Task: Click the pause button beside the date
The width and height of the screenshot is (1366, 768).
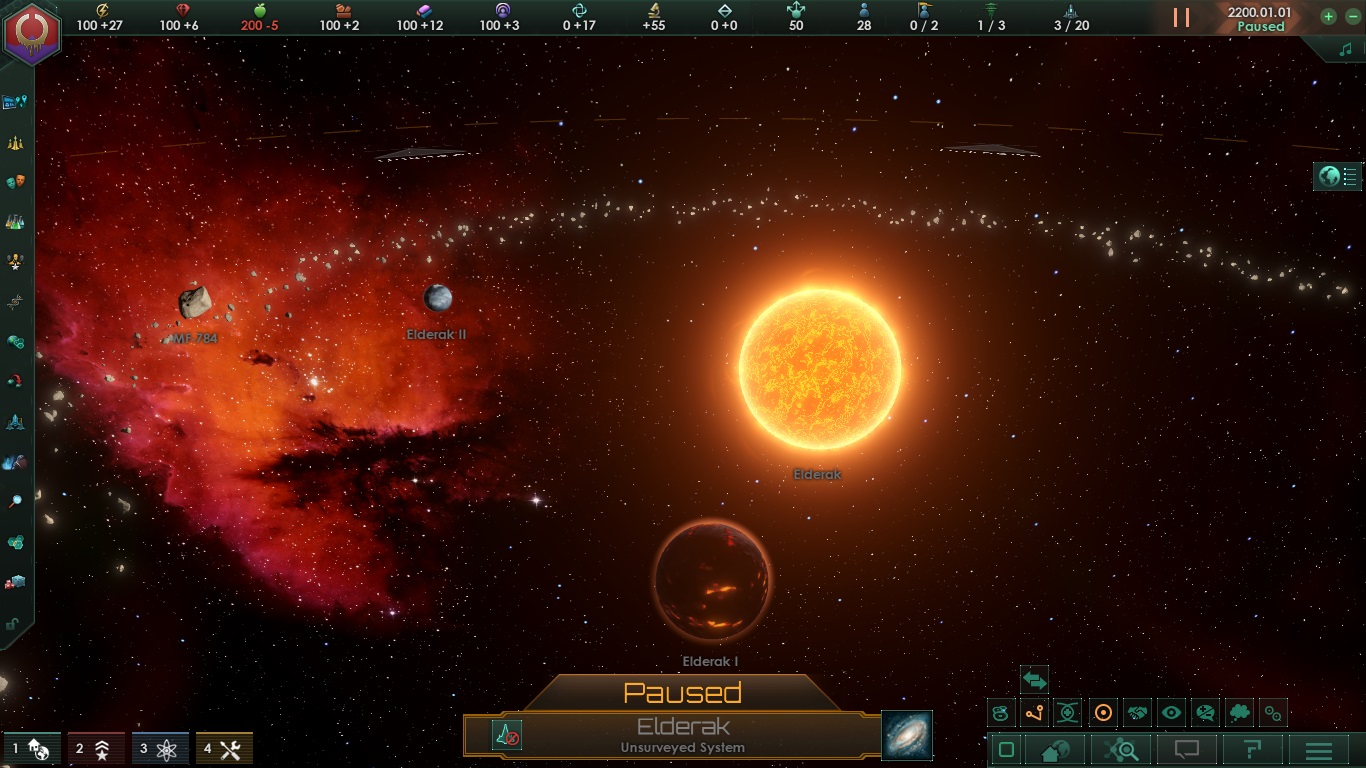Action: [x=1181, y=17]
